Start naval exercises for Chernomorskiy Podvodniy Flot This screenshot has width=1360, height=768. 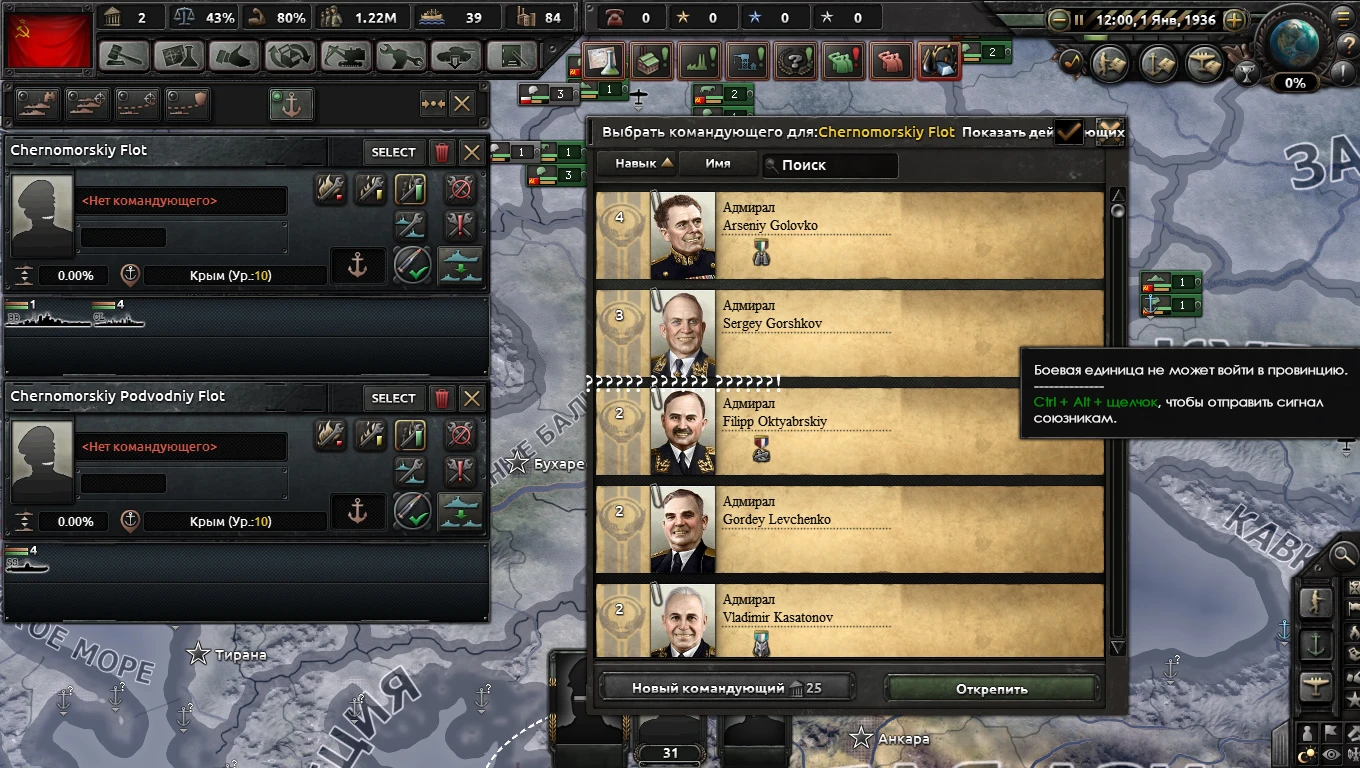[x=411, y=513]
